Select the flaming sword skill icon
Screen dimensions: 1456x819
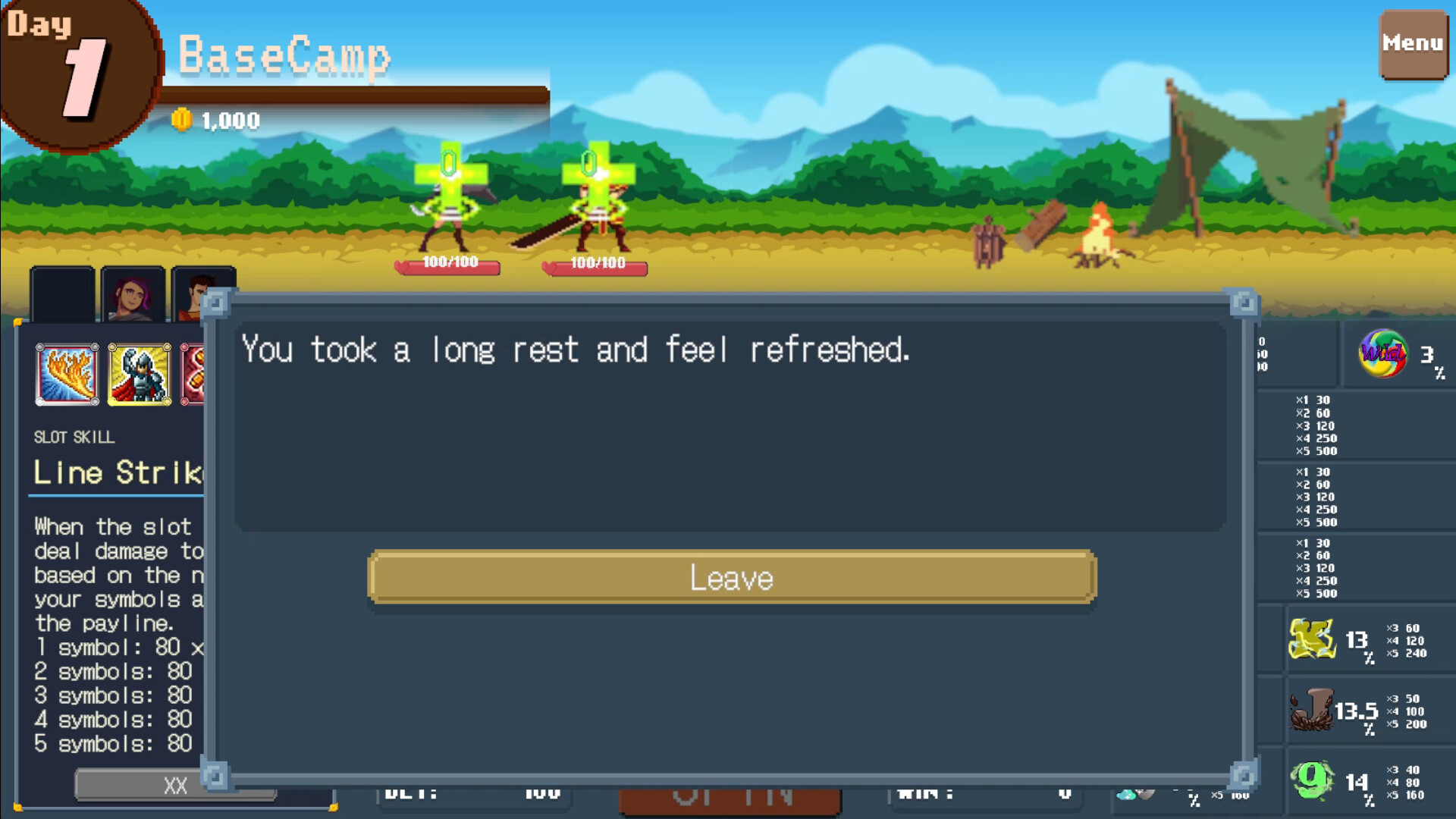coord(67,373)
